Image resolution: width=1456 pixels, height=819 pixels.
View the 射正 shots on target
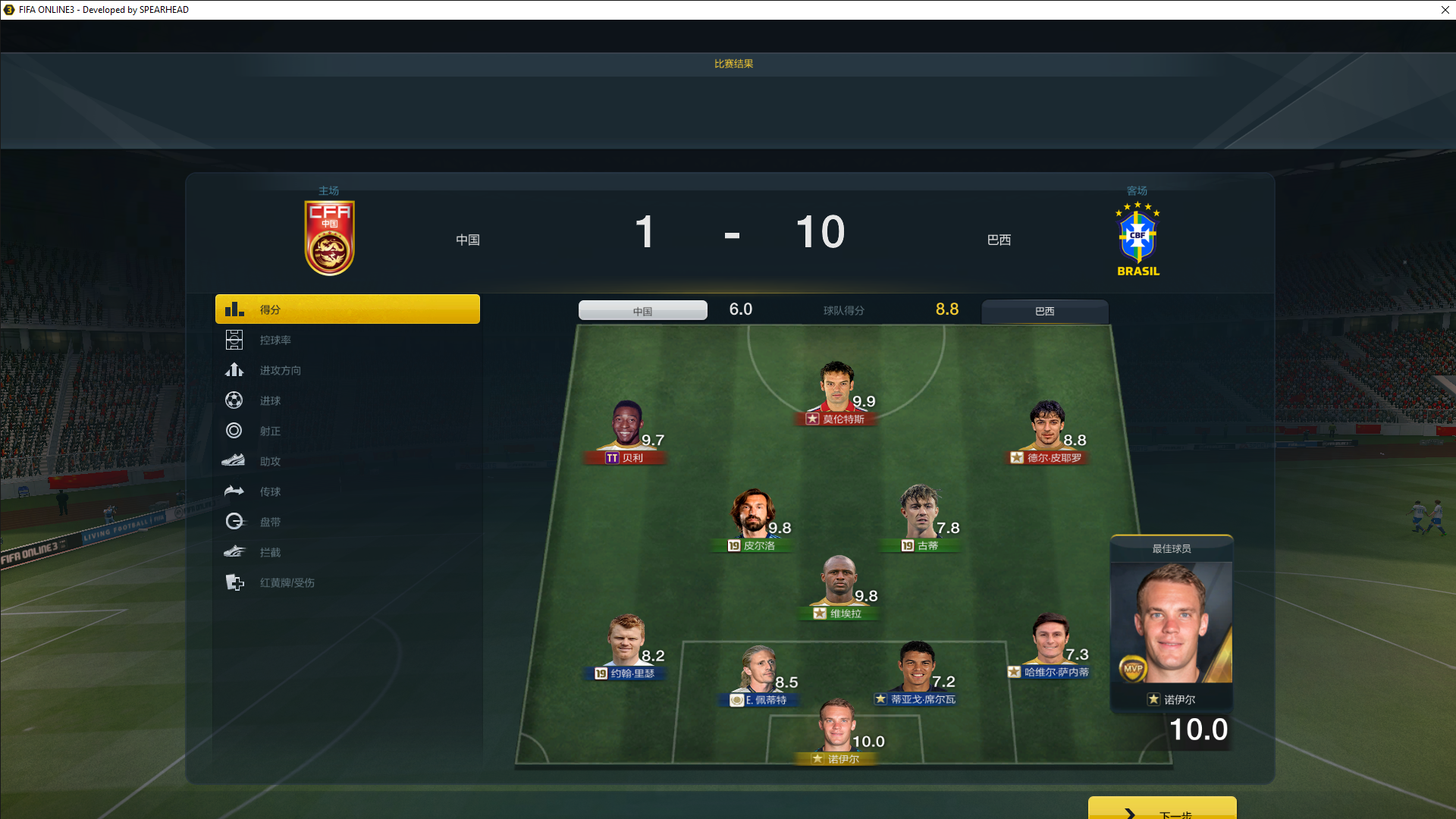click(270, 431)
